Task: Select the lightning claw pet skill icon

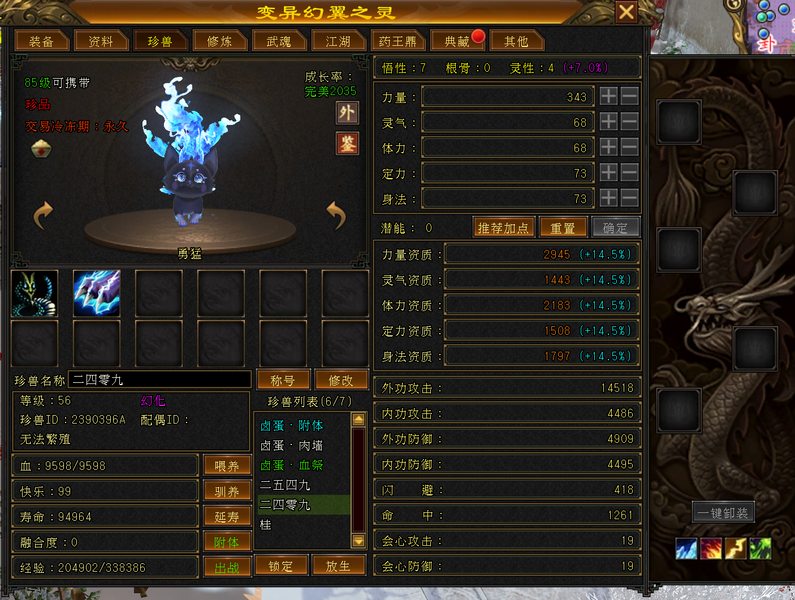Action: click(96, 294)
